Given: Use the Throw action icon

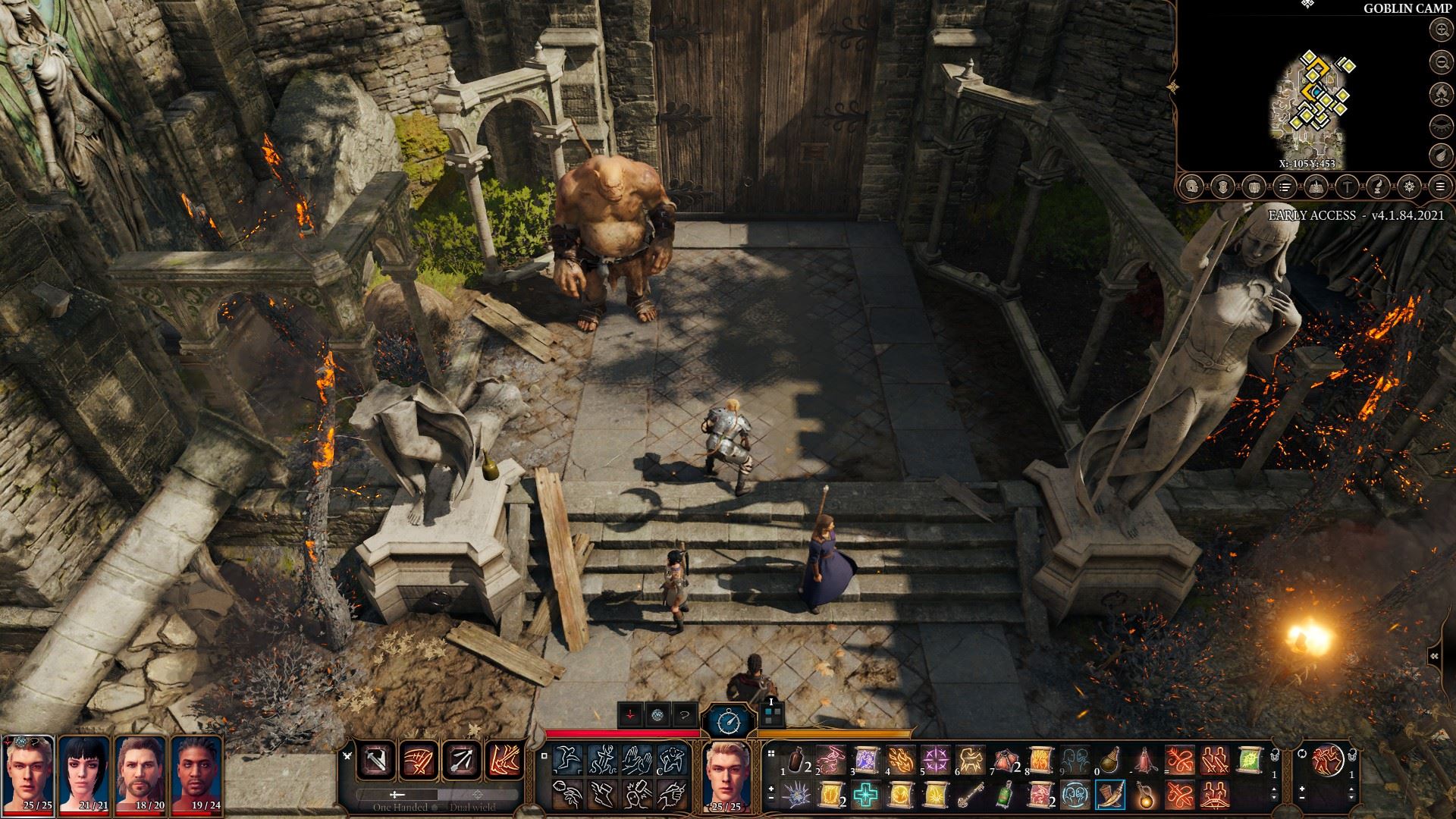Looking at the screenshot, I should click(x=567, y=794).
